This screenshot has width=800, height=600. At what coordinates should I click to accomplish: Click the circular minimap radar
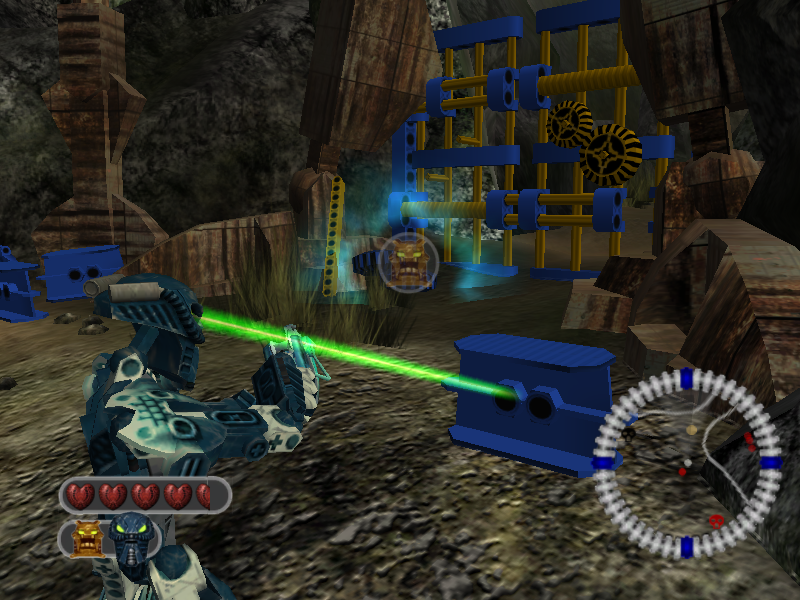pyautogui.click(x=686, y=462)
